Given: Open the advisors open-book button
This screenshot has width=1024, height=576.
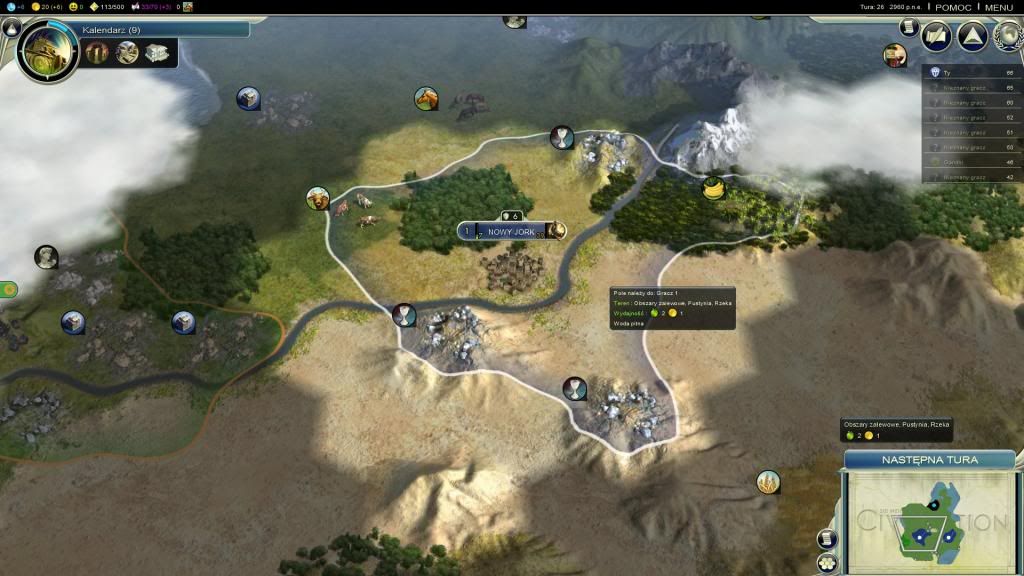Looking at the screenshot, I should coord(937,36).
